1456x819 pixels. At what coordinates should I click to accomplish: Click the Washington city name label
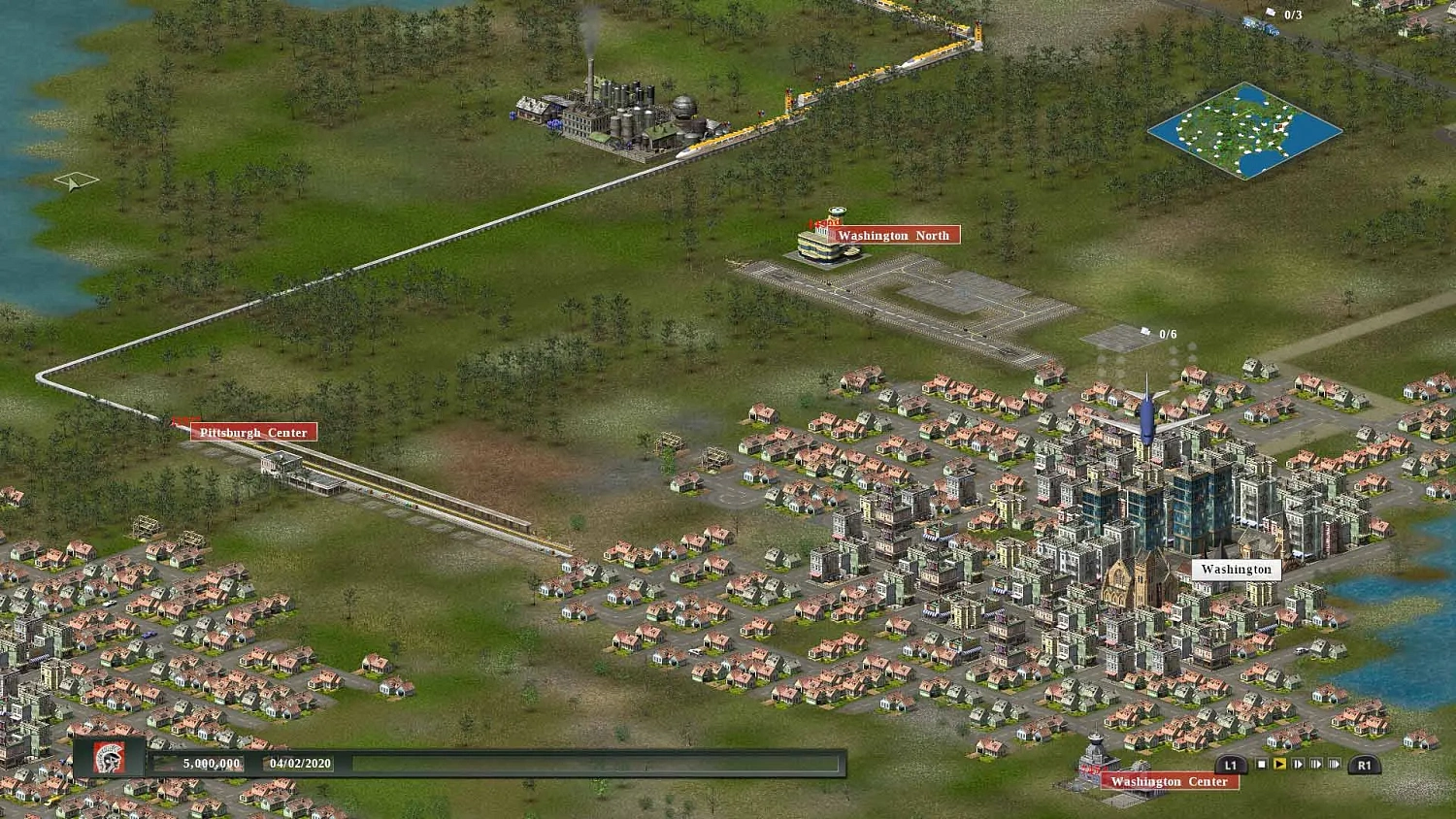[x=1235, y=570]
